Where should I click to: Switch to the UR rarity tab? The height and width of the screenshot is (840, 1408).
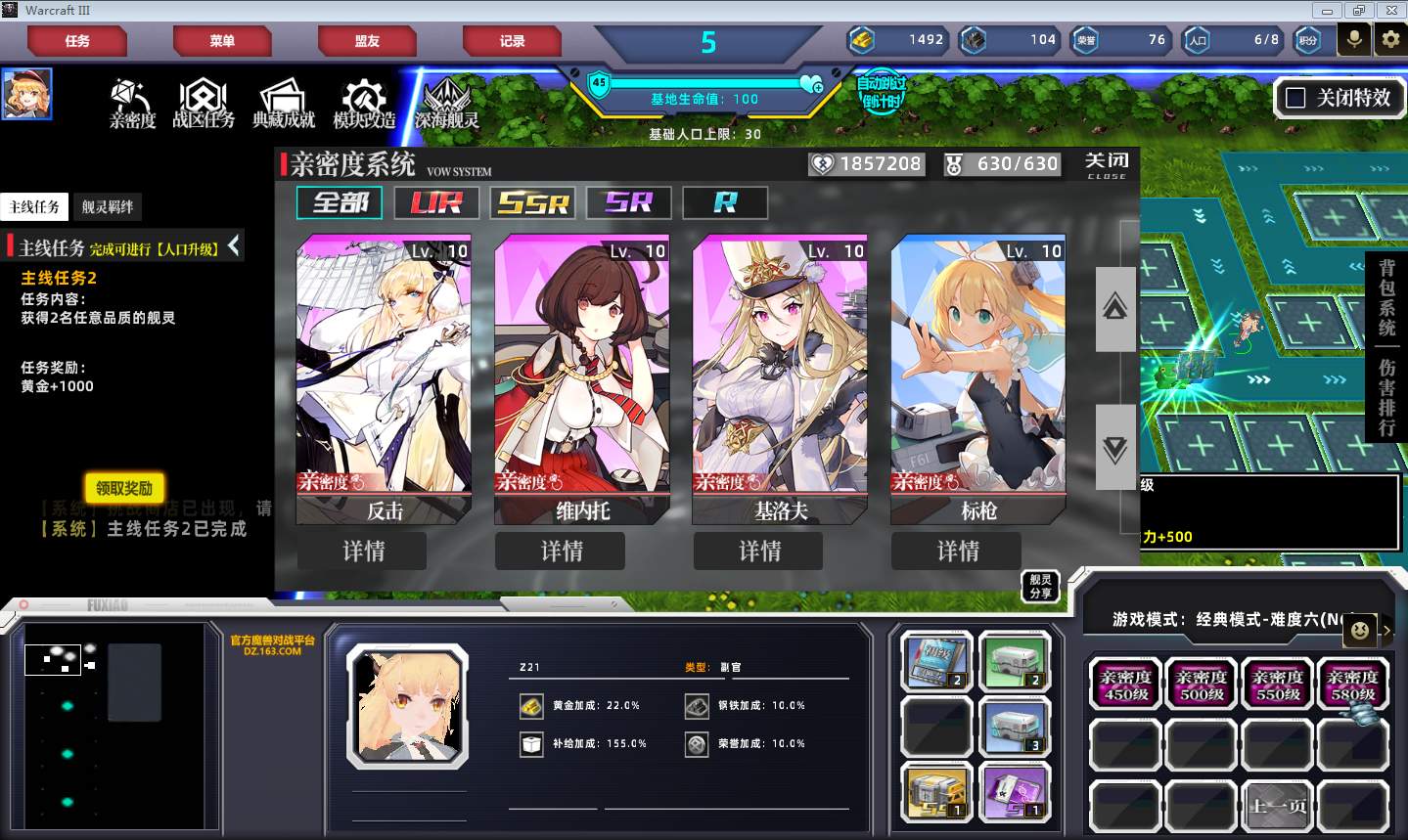(436, 202)
